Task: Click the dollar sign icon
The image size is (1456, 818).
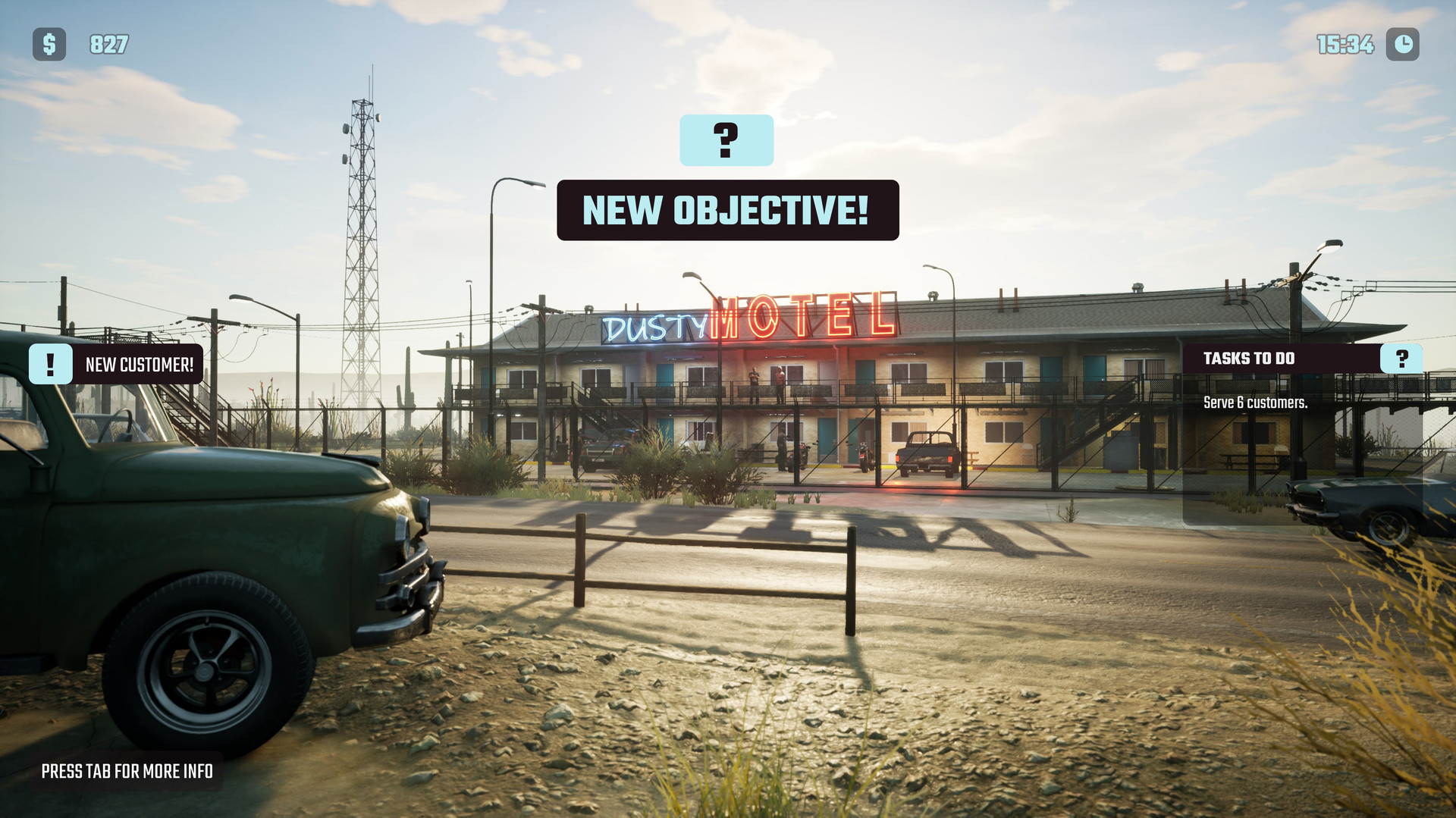Action: (49, 45)
